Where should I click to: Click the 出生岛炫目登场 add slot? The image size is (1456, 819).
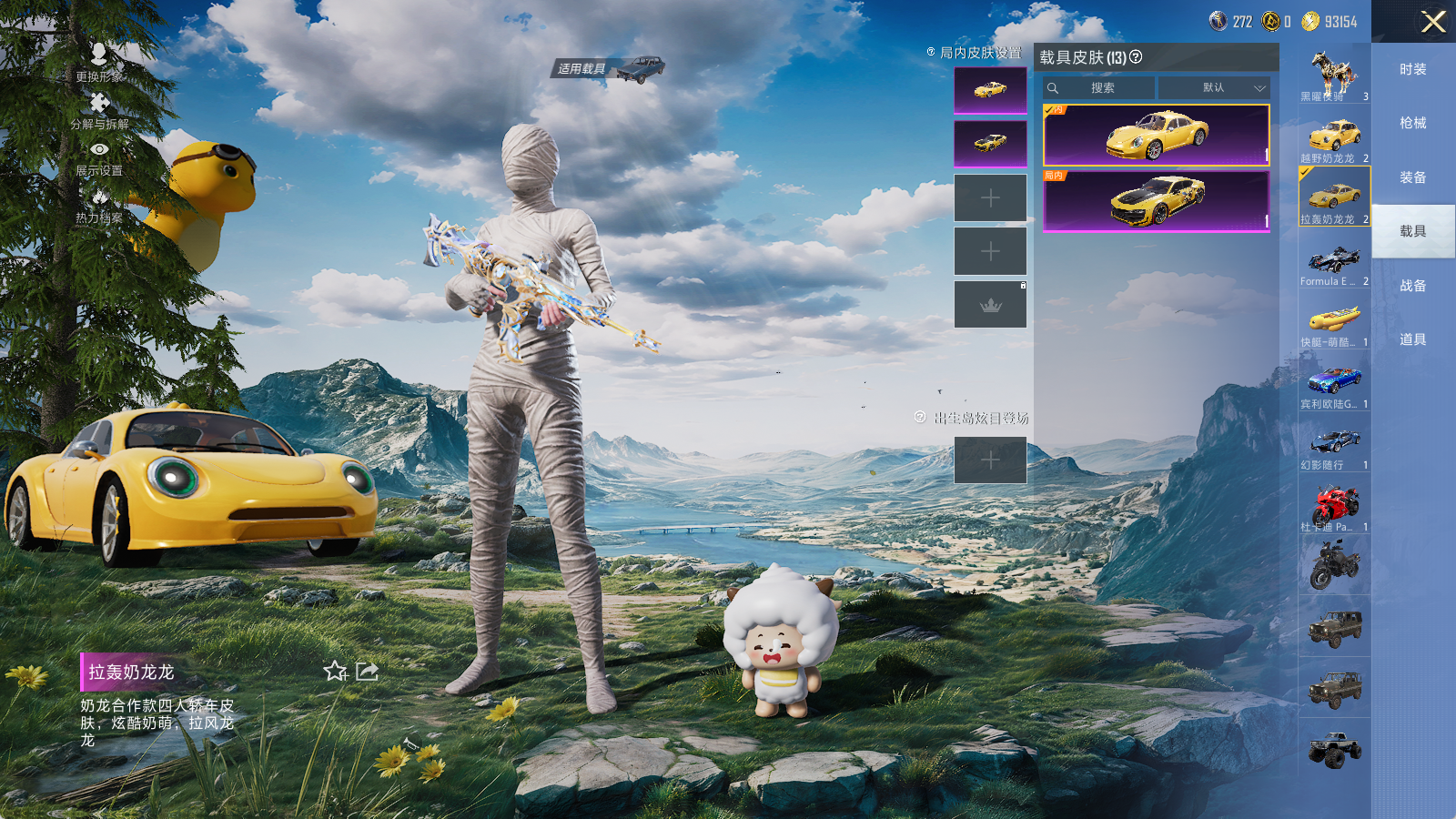tap(990, 460)
